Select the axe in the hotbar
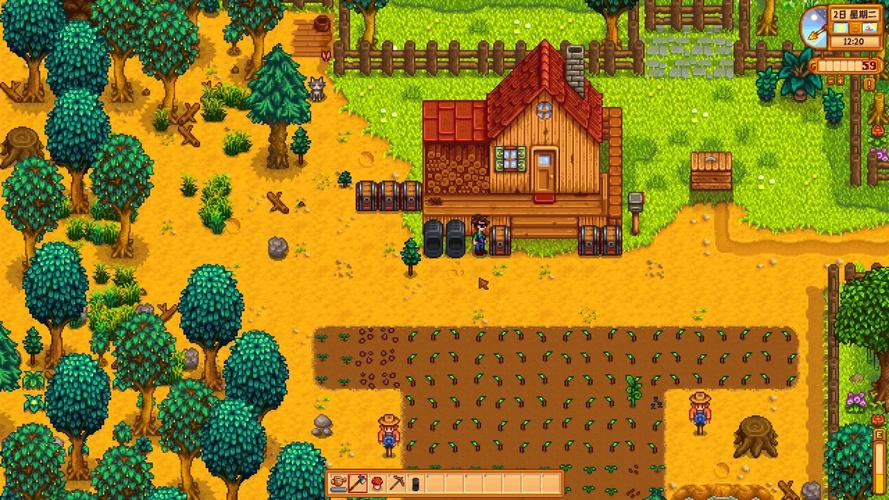Screen dimensions: 889x500 coord(359,483)
